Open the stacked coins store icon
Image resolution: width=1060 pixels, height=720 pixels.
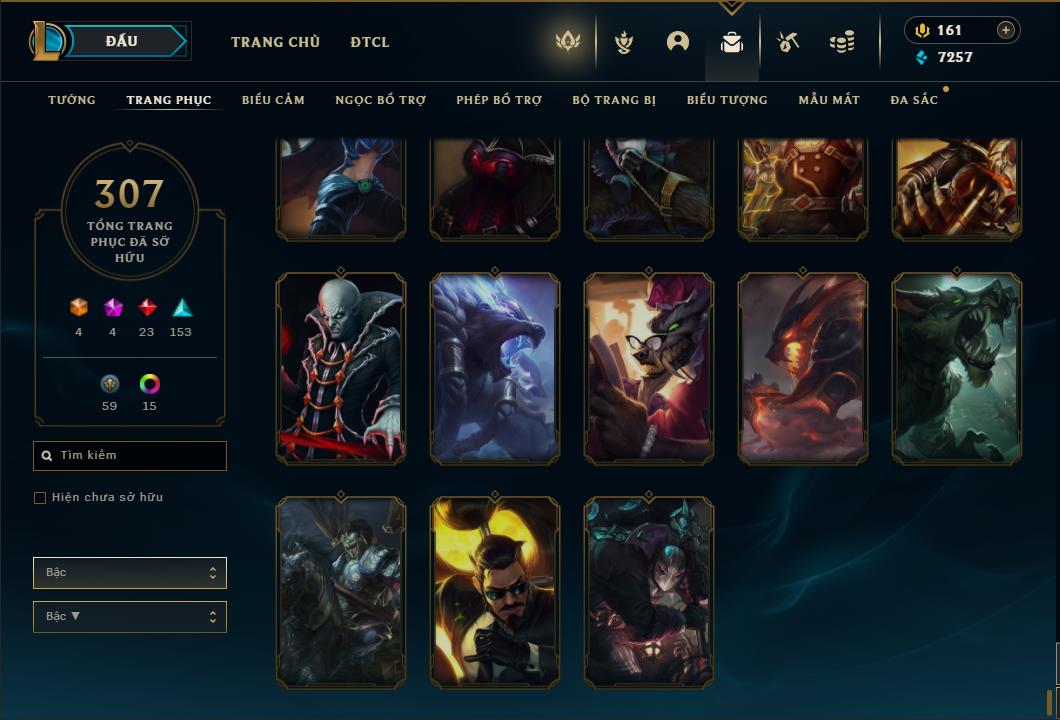pos(842,42)
